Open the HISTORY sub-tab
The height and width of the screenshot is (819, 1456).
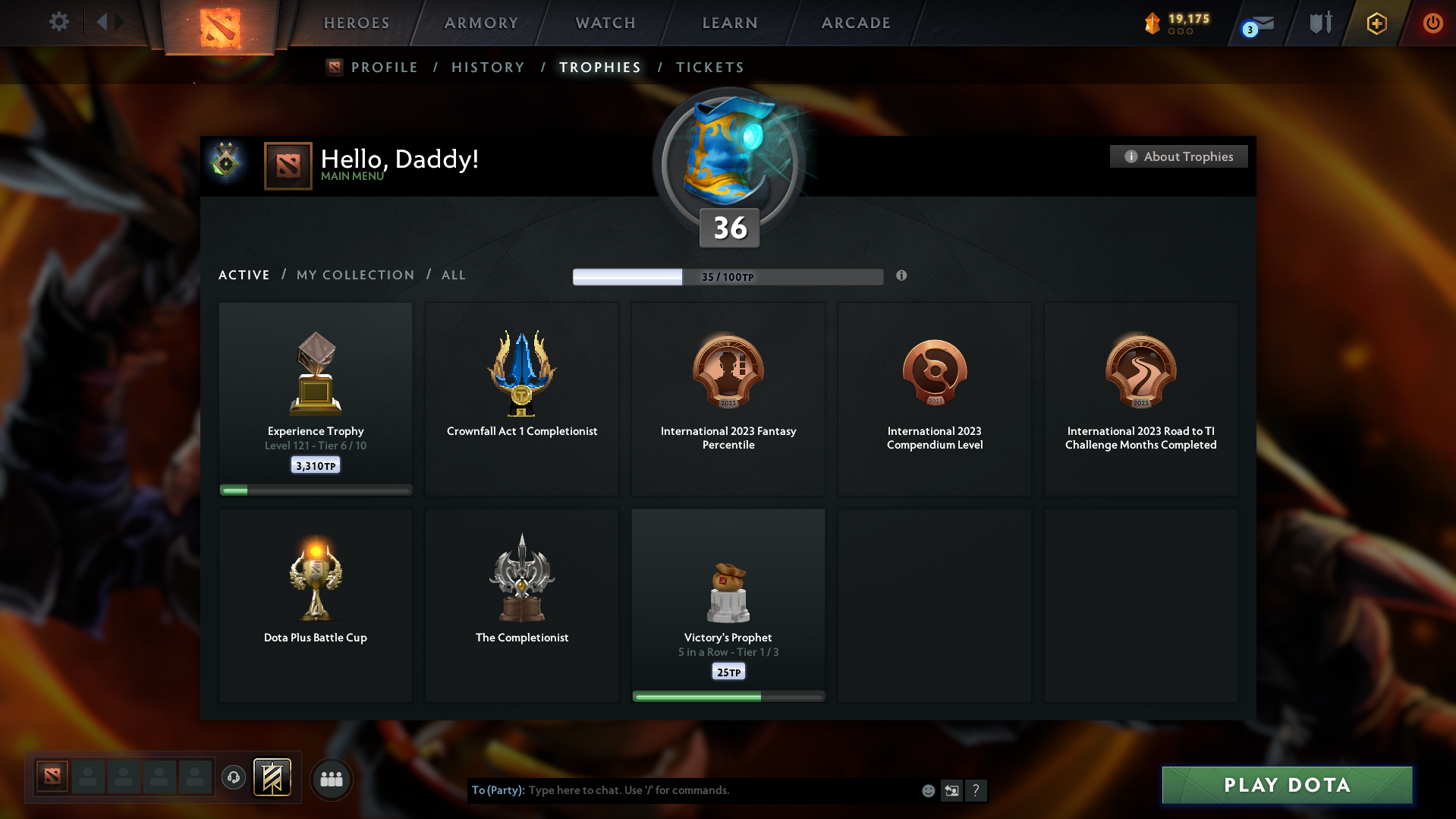[x=488, y=67]
